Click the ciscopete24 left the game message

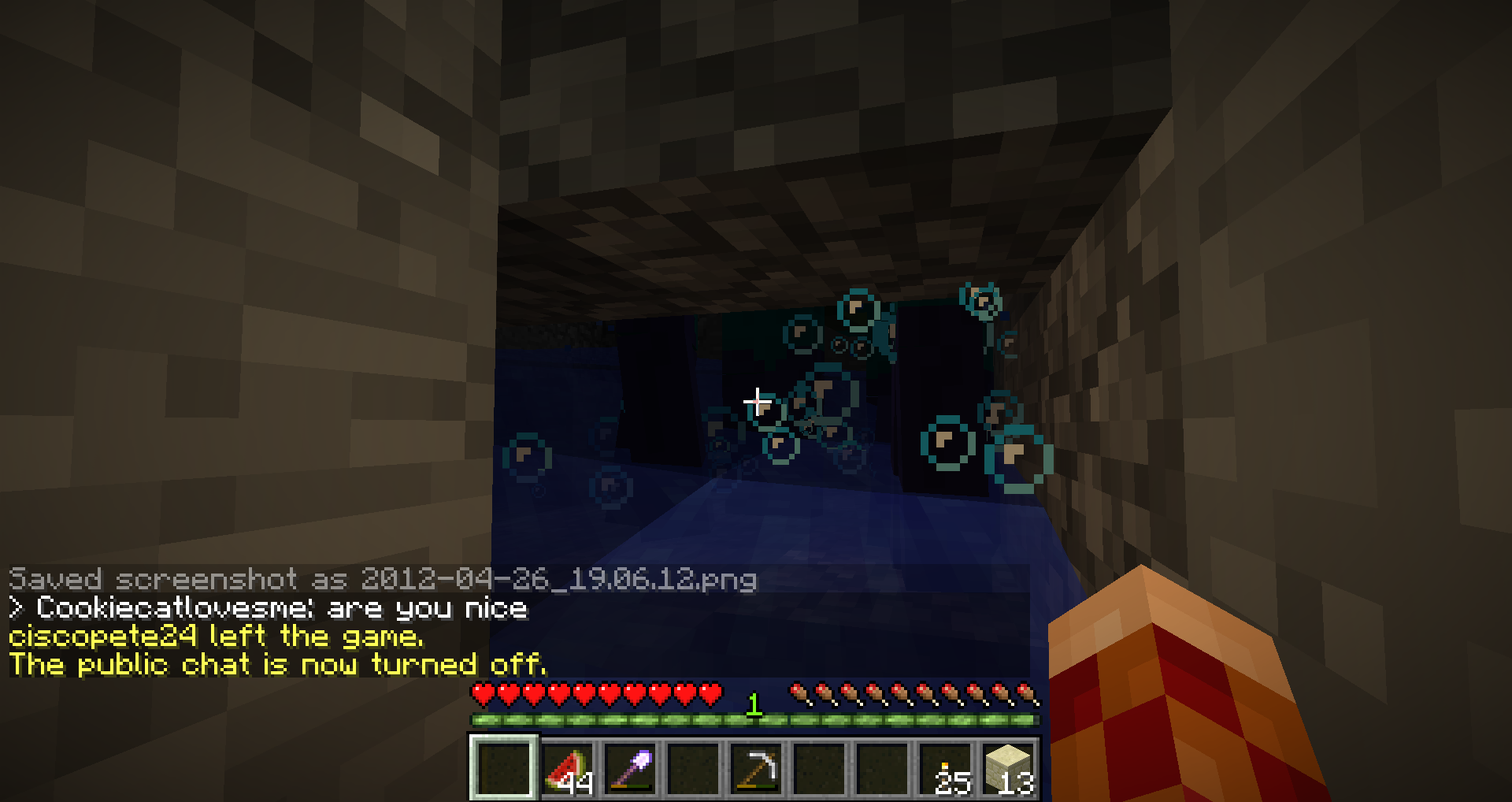217,637
